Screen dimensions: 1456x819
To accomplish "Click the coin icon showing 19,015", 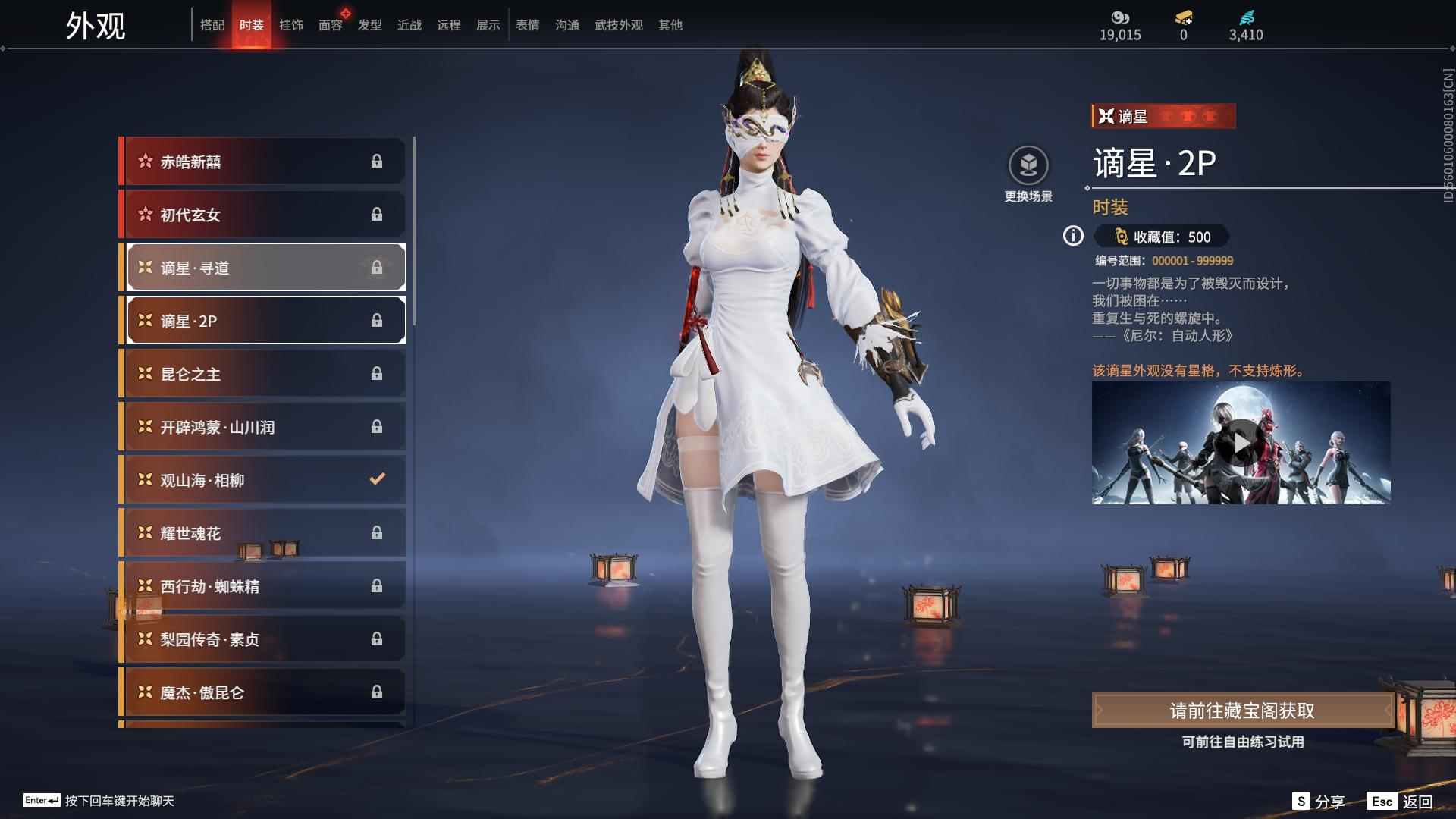I will pos(1120,18).
